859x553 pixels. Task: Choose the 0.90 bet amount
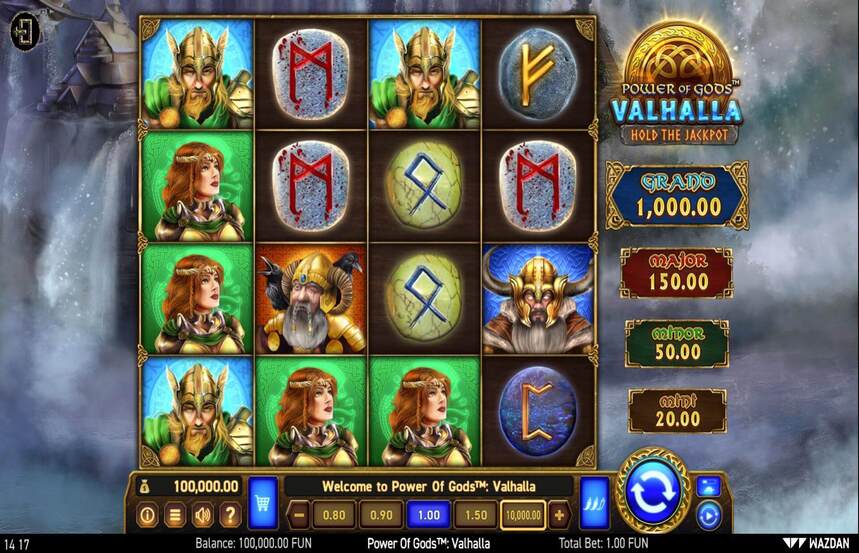(x=381, y=516)
